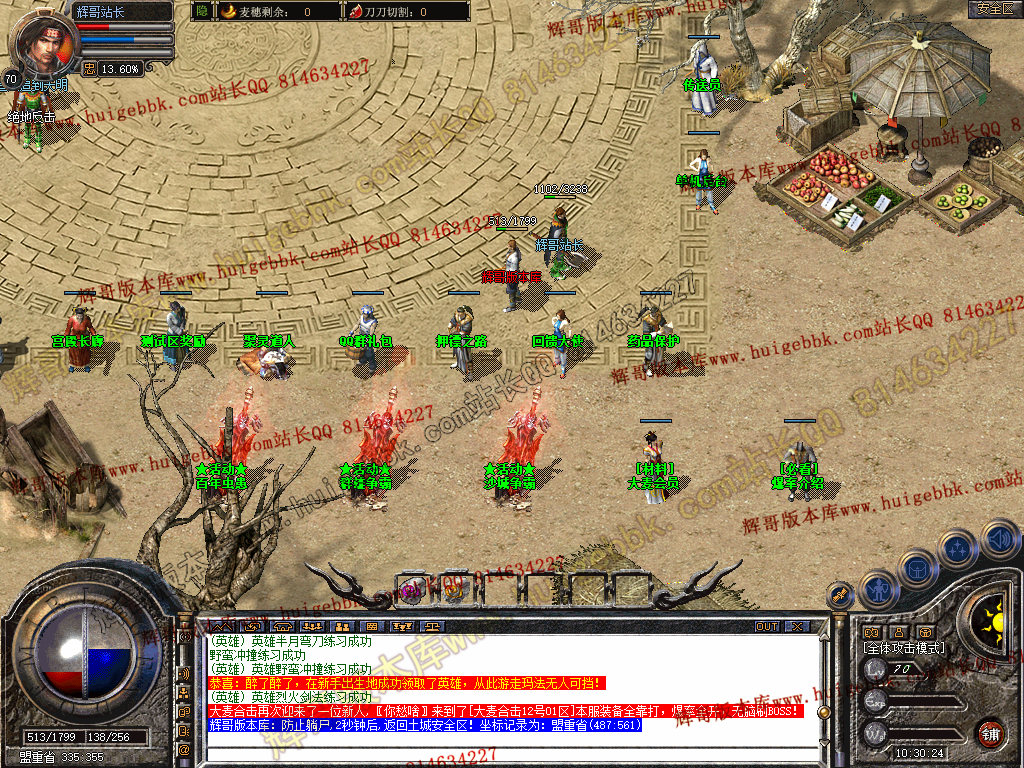Toggle sound with the speaker button
Image resolution: width=1024 pixels, height=768 pixels.
pyautogui.click(x=999, y=540)
